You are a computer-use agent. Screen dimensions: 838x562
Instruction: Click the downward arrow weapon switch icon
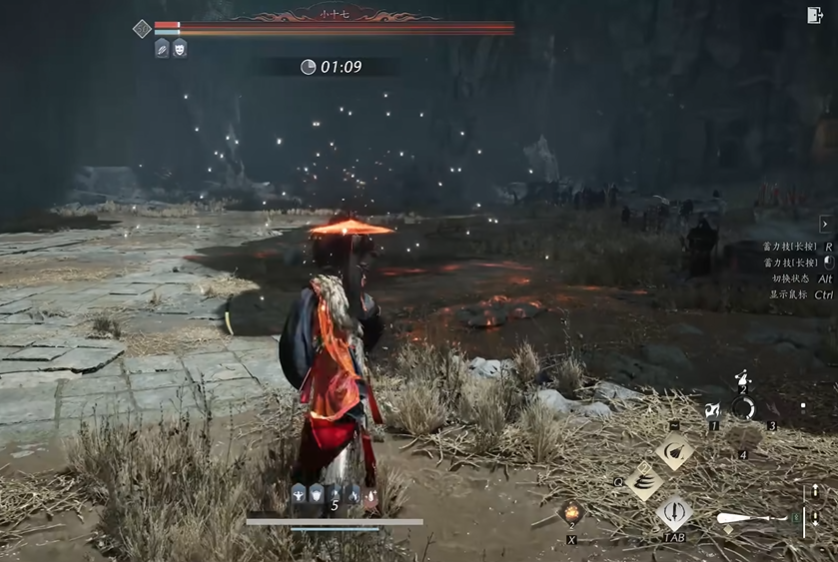point(816,520)
